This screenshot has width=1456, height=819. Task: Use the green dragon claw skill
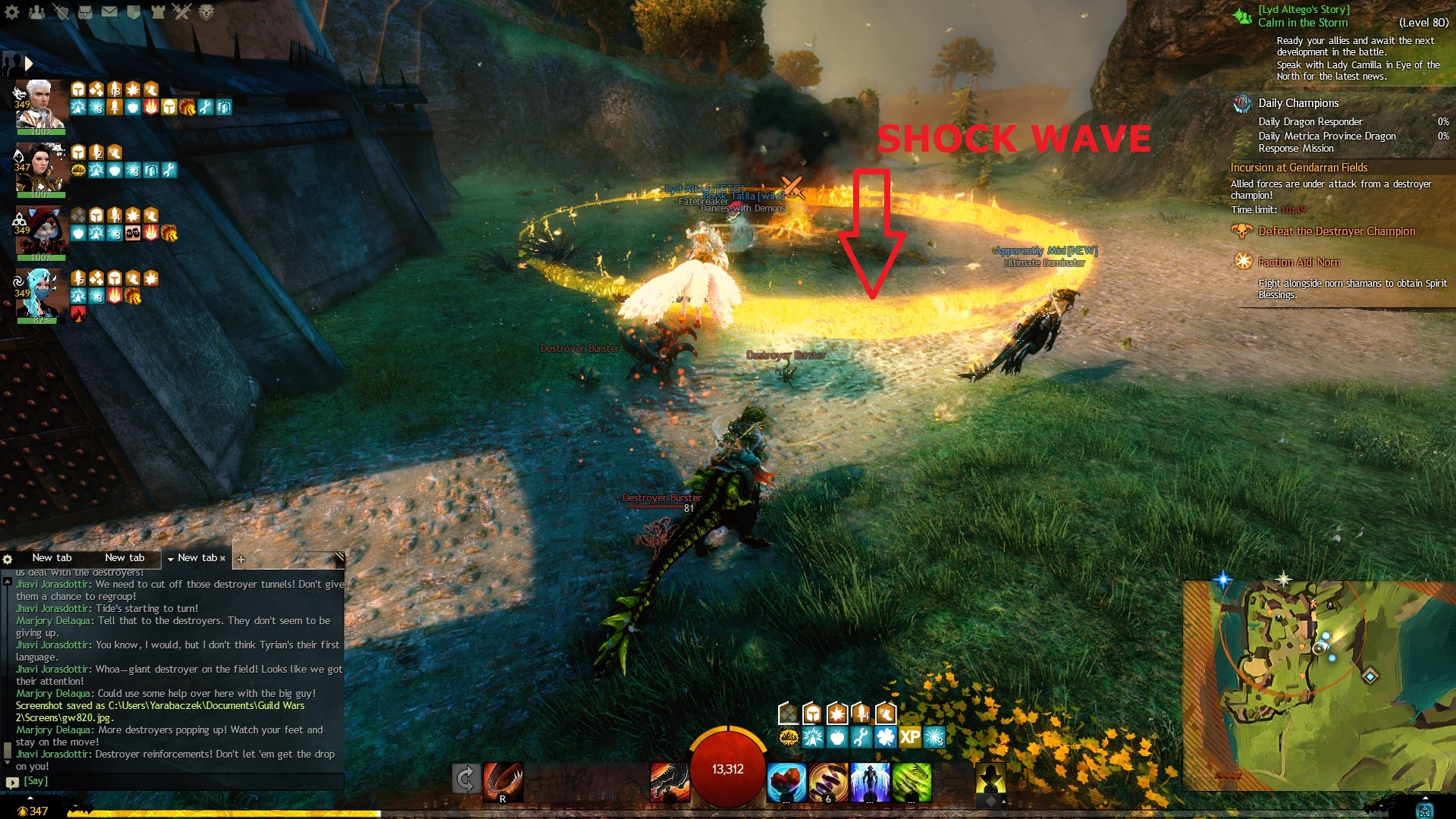tap(912, 782)
